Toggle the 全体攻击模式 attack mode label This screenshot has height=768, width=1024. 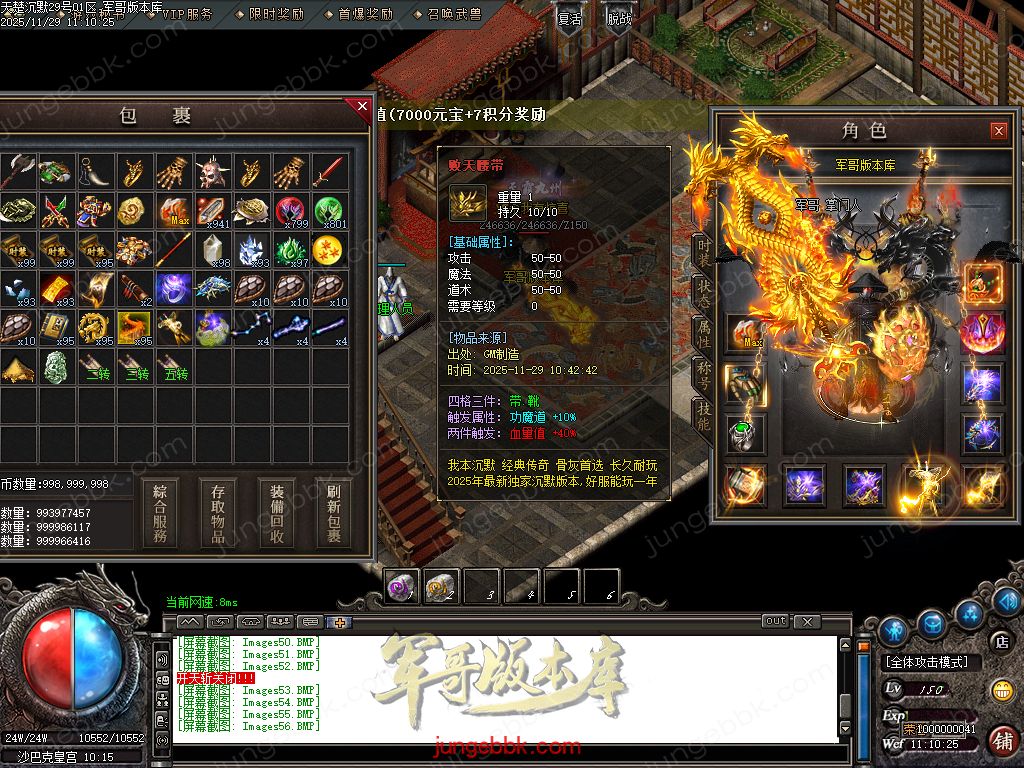coord(931,662)
